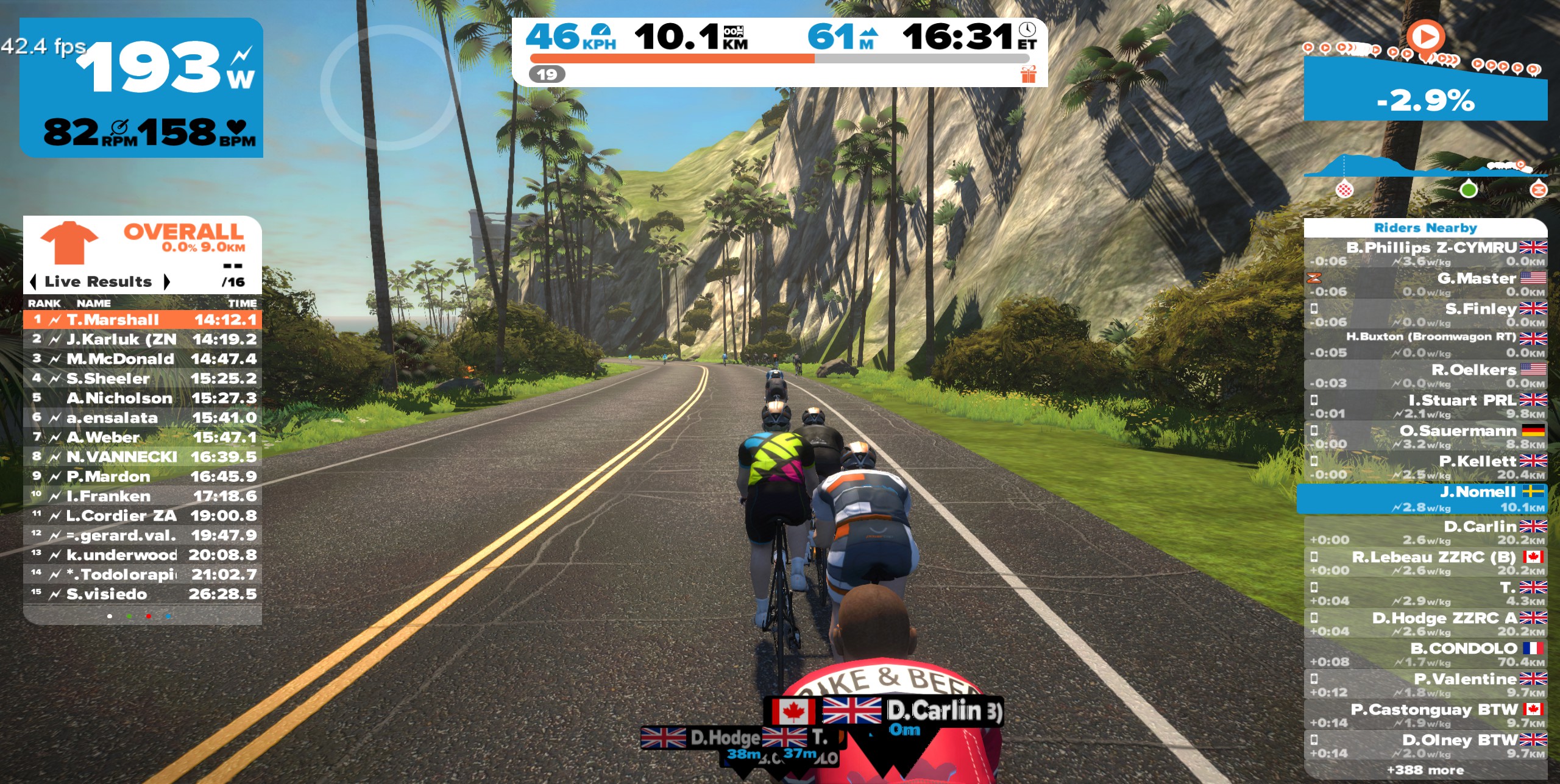Show the next Live Results page

coord(166,282)
